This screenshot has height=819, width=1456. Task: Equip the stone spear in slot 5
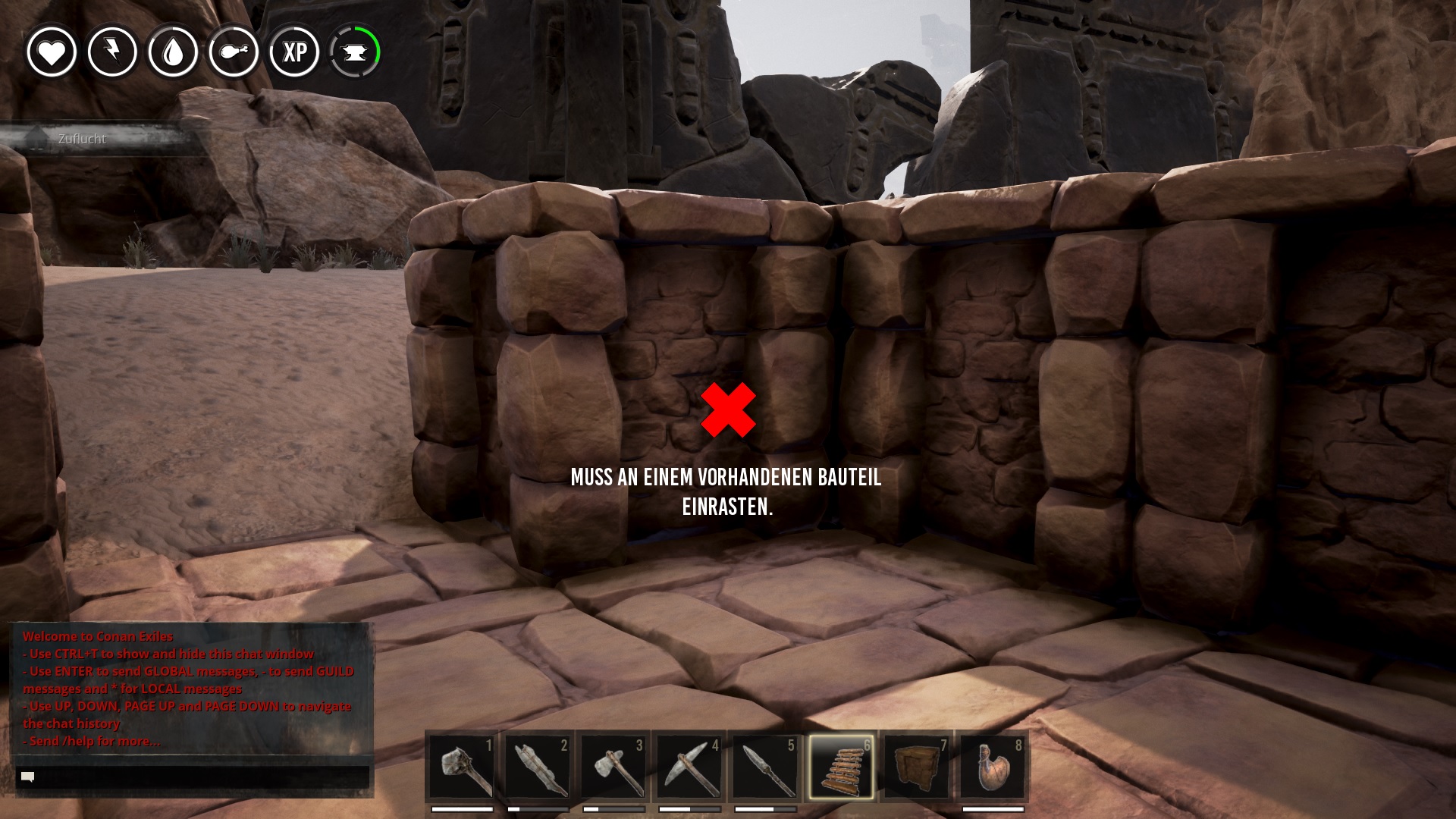pyautogui.click(x=765, y=767)
